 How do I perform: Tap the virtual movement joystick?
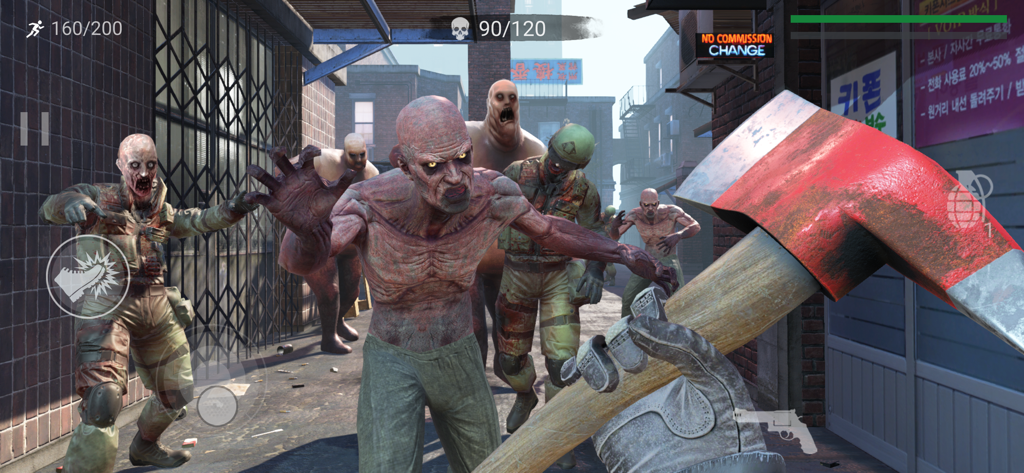[217, 405]
